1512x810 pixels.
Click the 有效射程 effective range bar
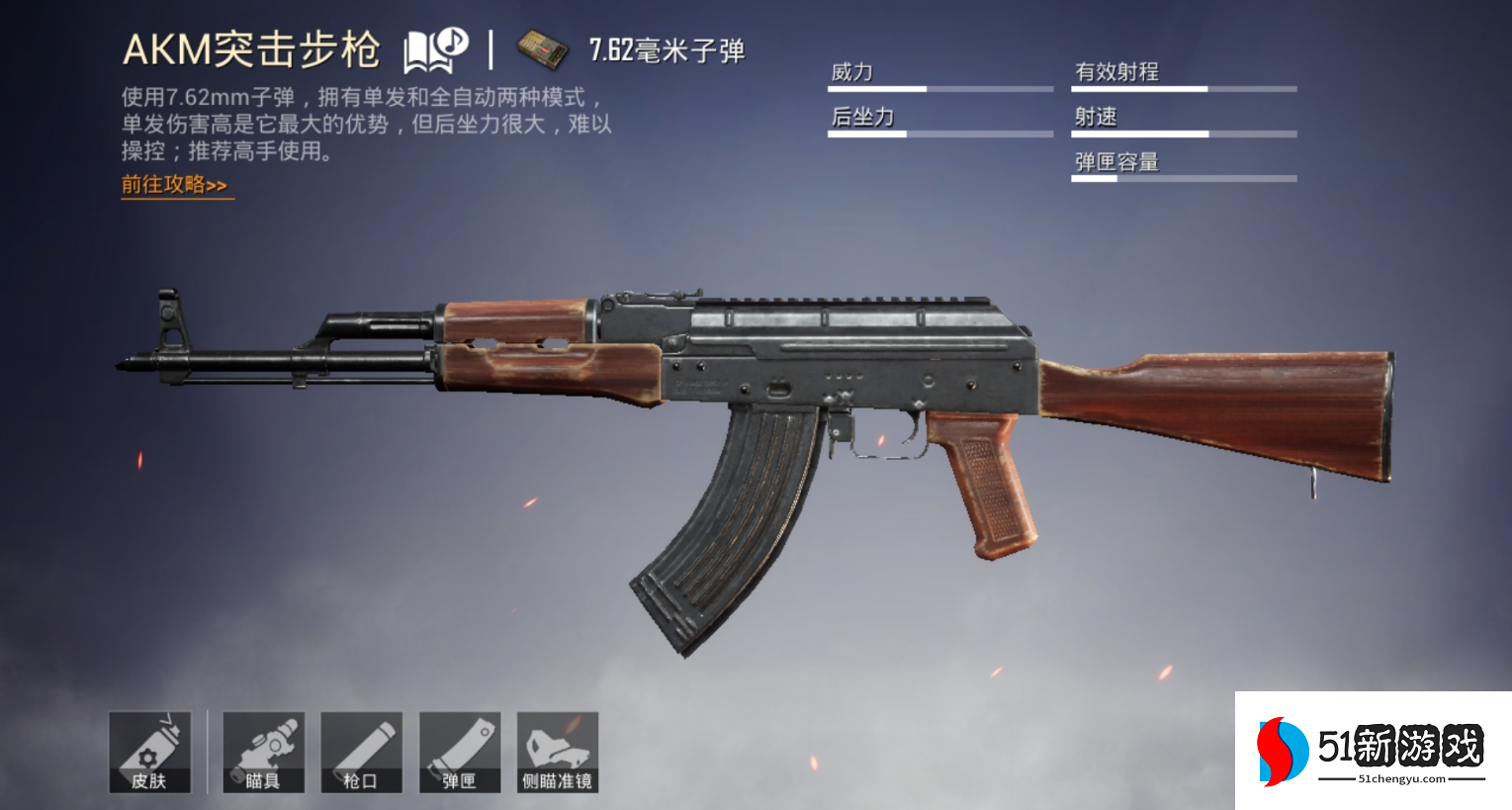pyautogui.click(x=1183, y=87)
